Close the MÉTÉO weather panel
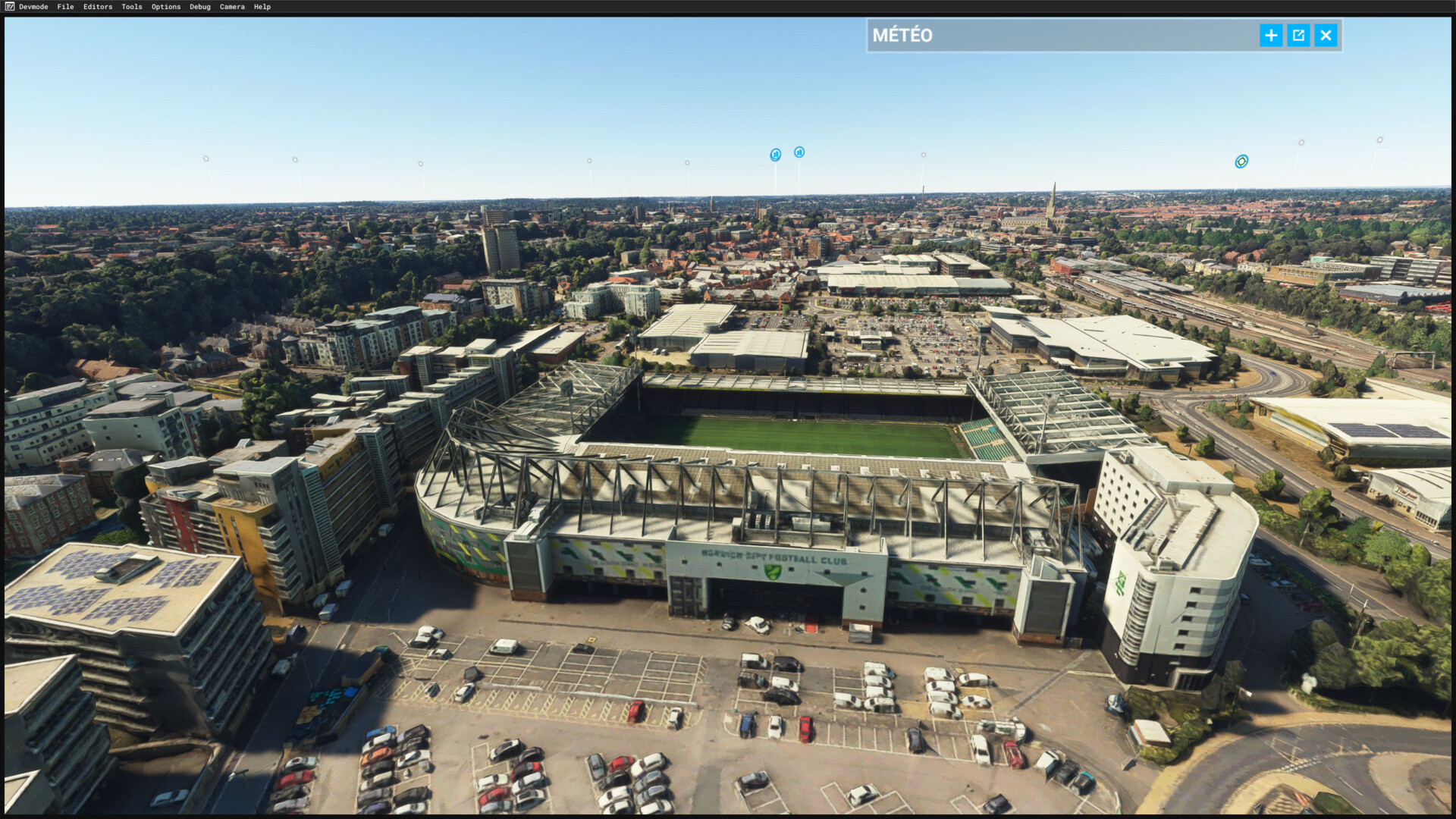The width and height of the screenshot is (1456, 819). click(x=1326, y=36)
